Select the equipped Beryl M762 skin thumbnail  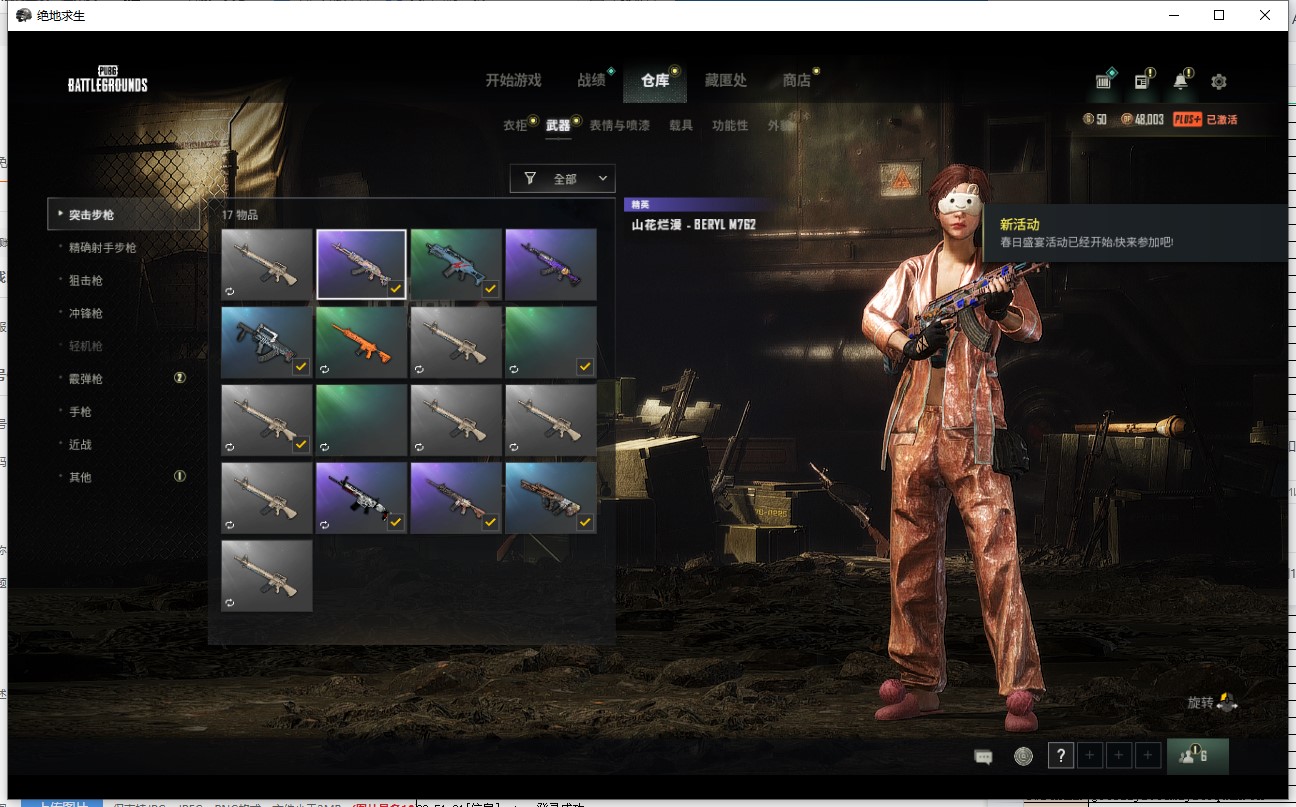pyautogui.click(x=361, y=263)
